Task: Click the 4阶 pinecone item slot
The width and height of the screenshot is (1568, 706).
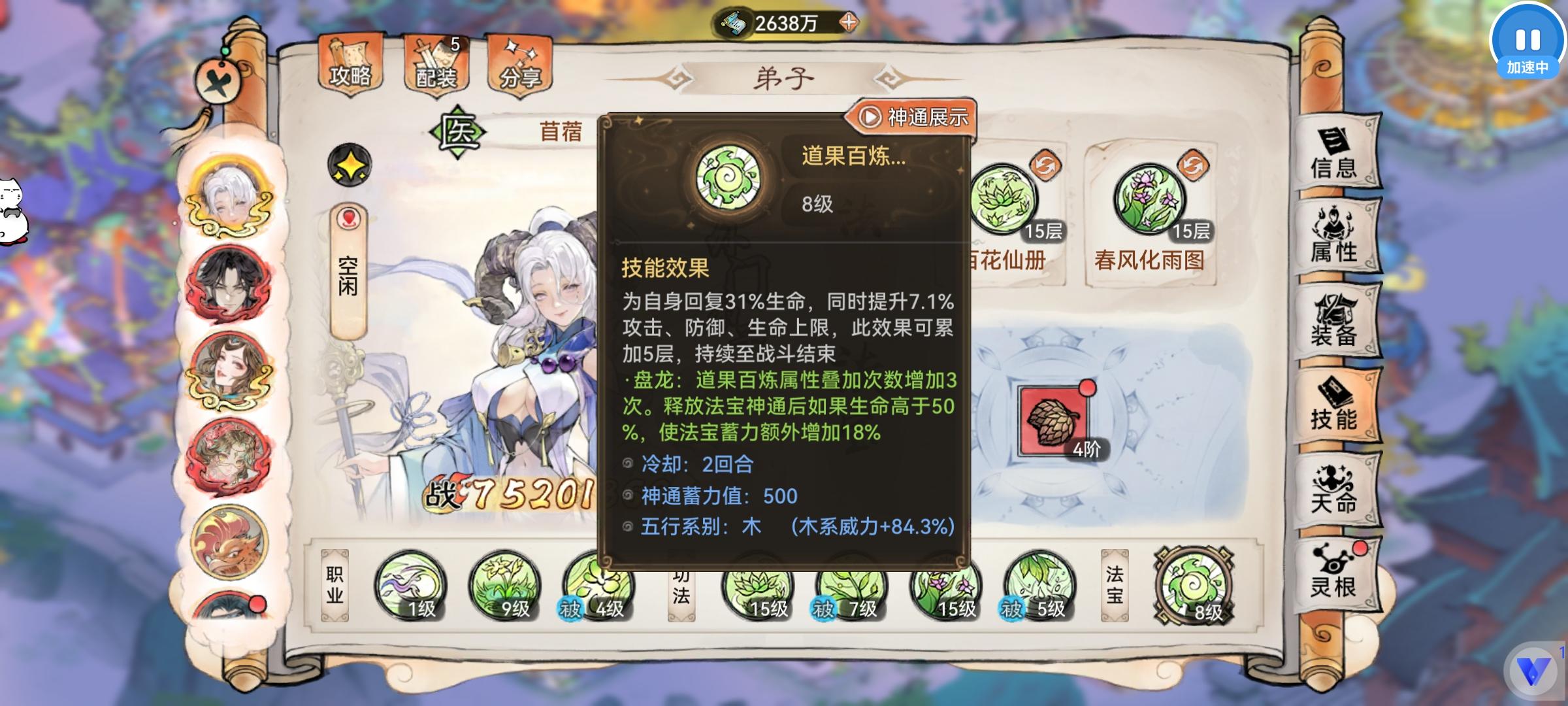Action: (1049, 420)
